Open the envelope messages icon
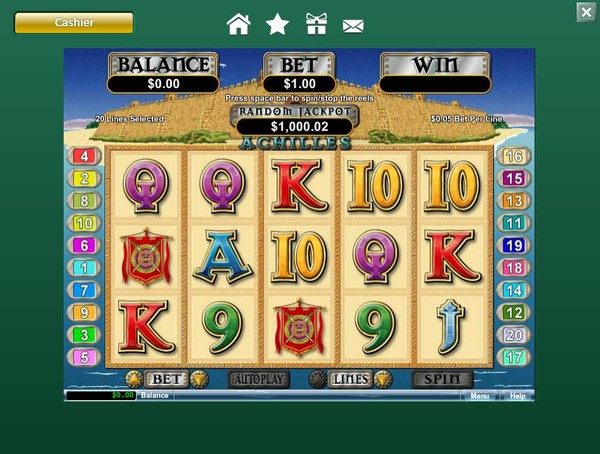The height and width of the screenshot is (454, 600). (x=353, y=25)
